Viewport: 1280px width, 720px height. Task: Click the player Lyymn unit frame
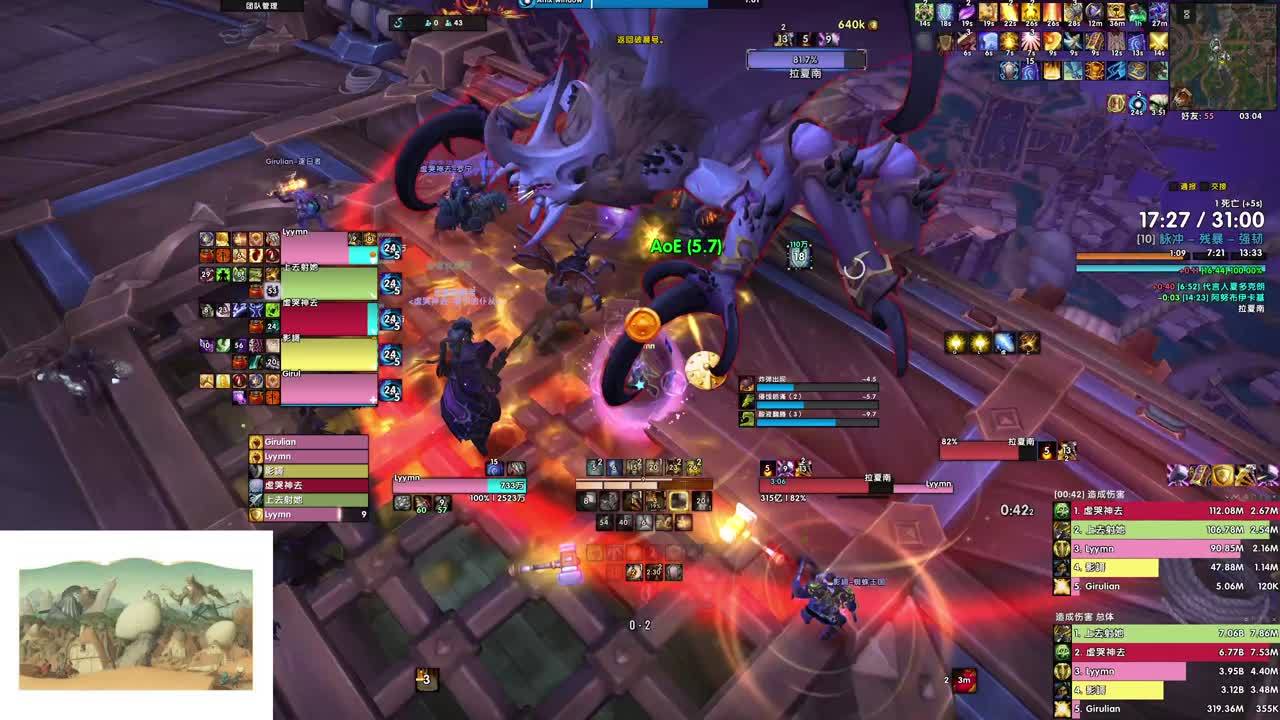[x=458, y=486]
